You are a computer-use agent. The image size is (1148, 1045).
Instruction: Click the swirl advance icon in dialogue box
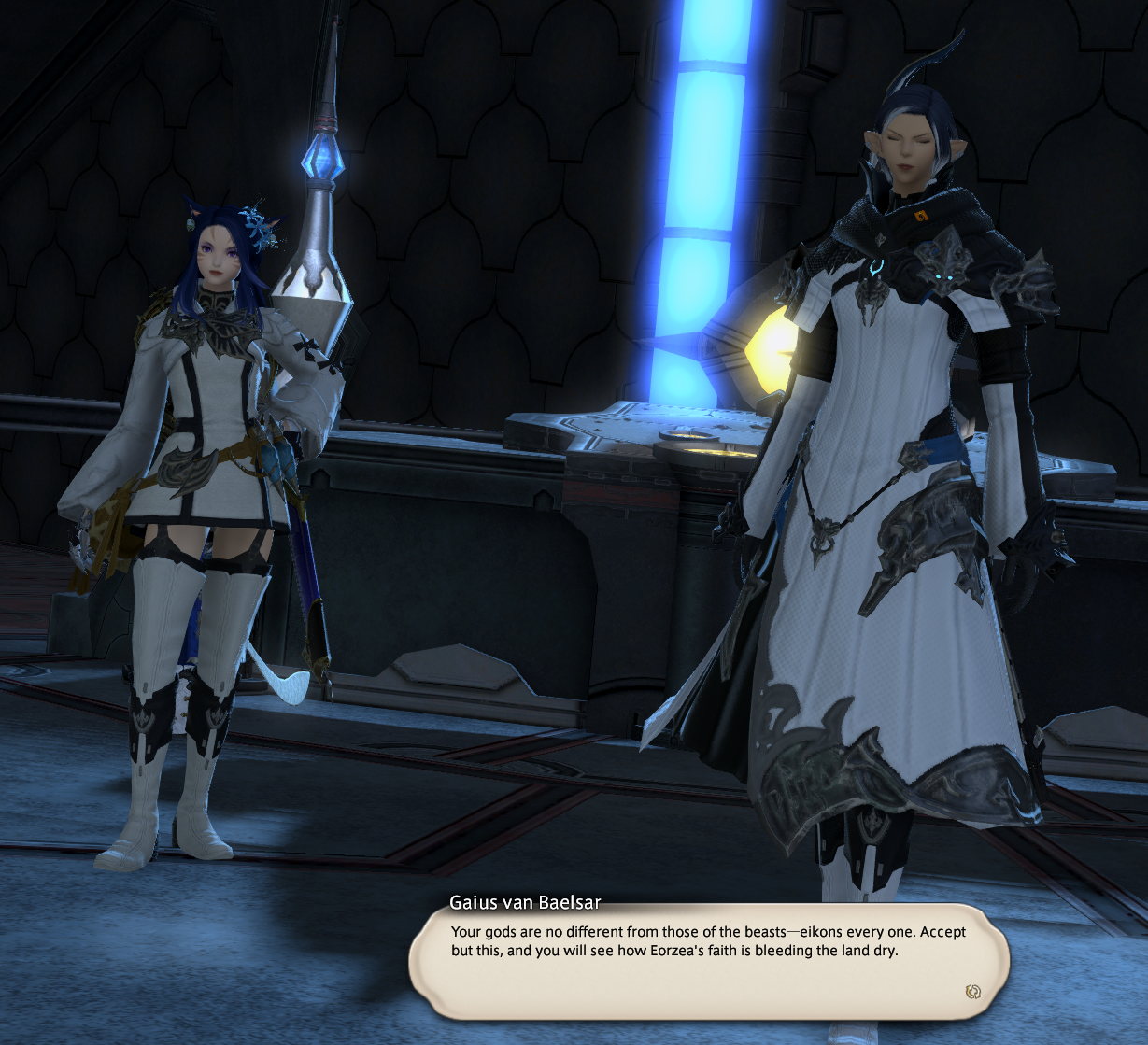pyautogui.click(x=972, y=992)
